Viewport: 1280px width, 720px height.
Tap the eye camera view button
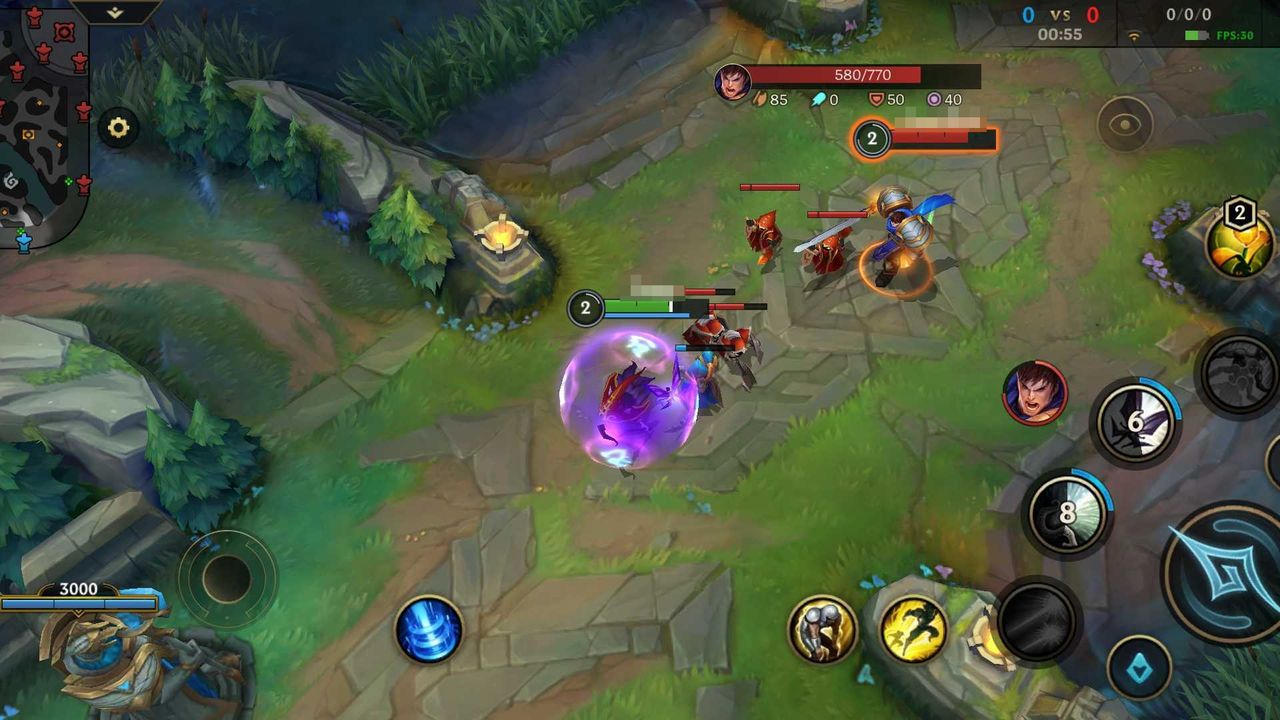click(x=1125, y=124)
